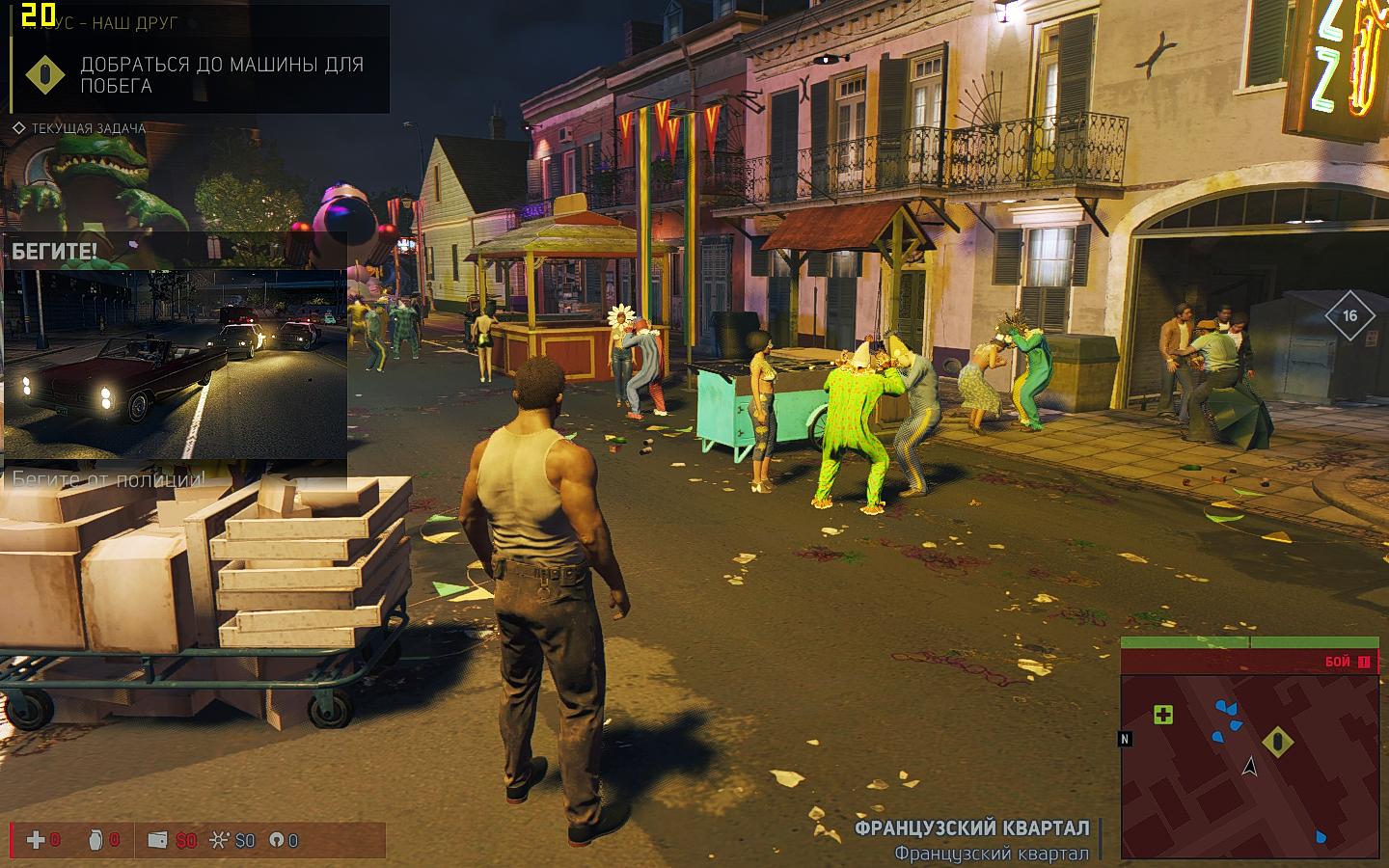The image size is (1389, 868).
Task: Select the medkit cross icon in the HUD
Action: pyautogui.click(x=36, y=840)
